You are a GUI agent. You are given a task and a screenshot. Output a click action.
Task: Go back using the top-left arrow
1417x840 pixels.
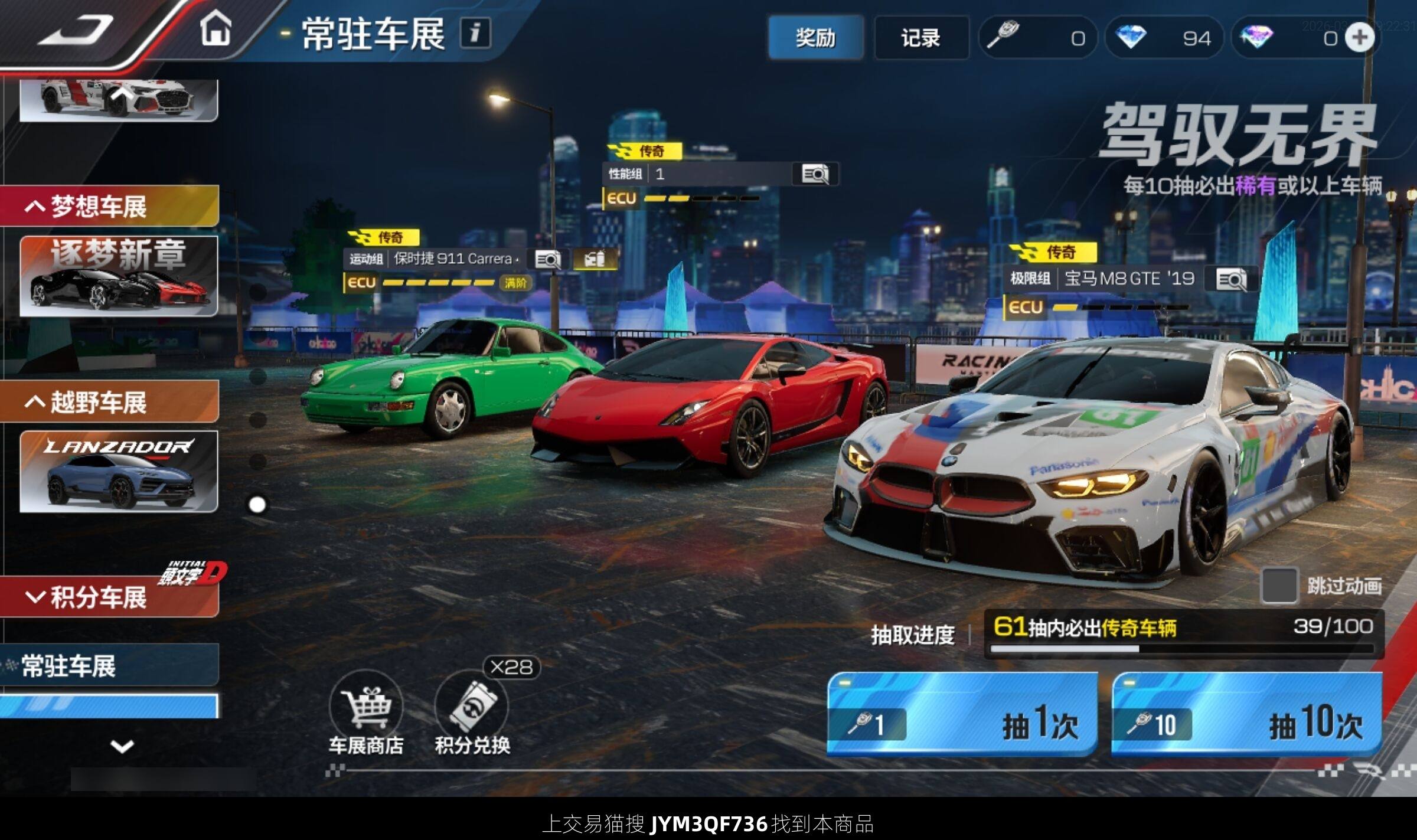[x=75, y=31]
